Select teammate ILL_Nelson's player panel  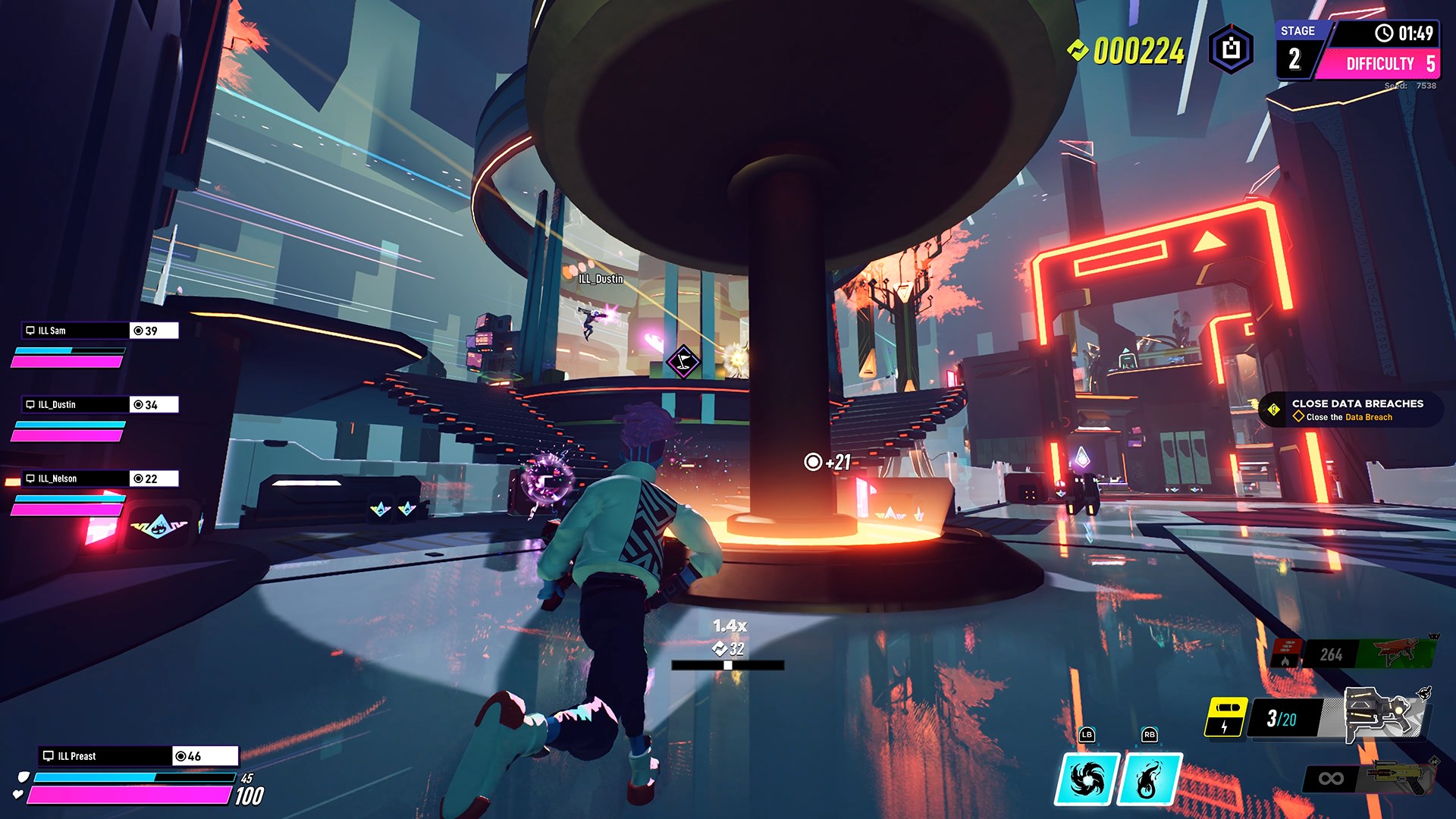[x=99, y=479]
